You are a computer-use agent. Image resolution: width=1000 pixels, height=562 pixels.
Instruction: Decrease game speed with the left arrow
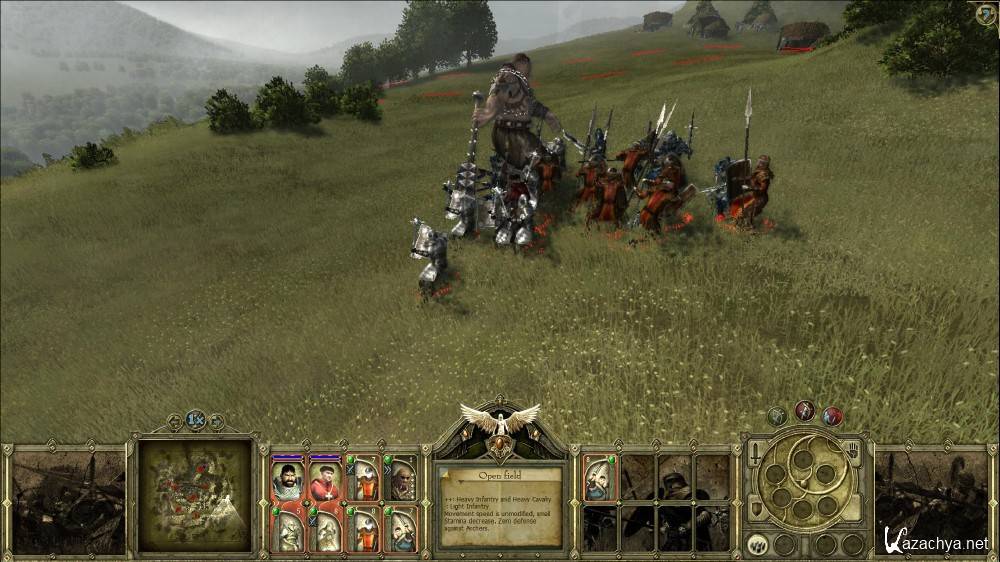[176, 421]
